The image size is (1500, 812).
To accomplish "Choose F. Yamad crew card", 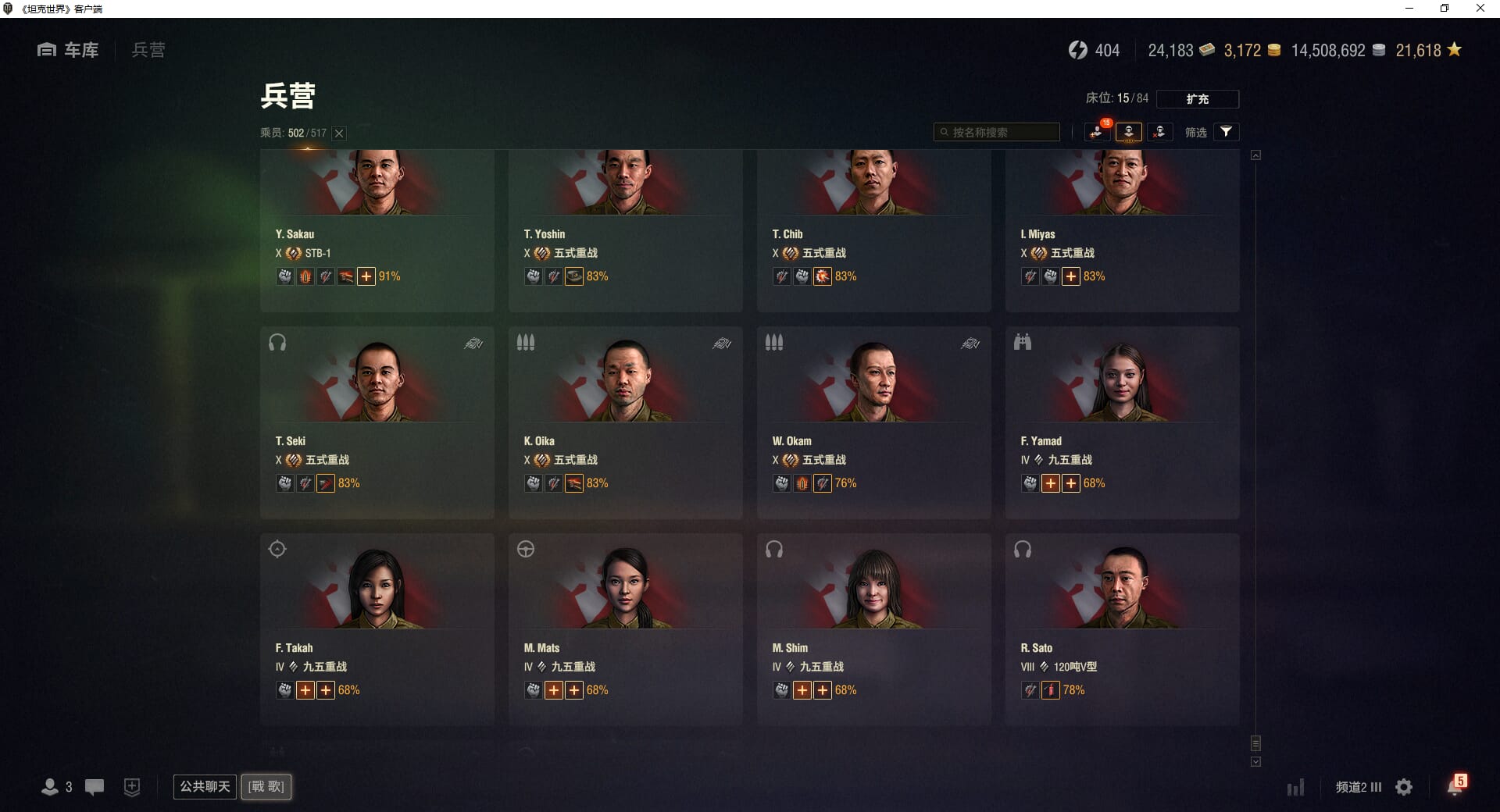I will [x=1122, y=422].
